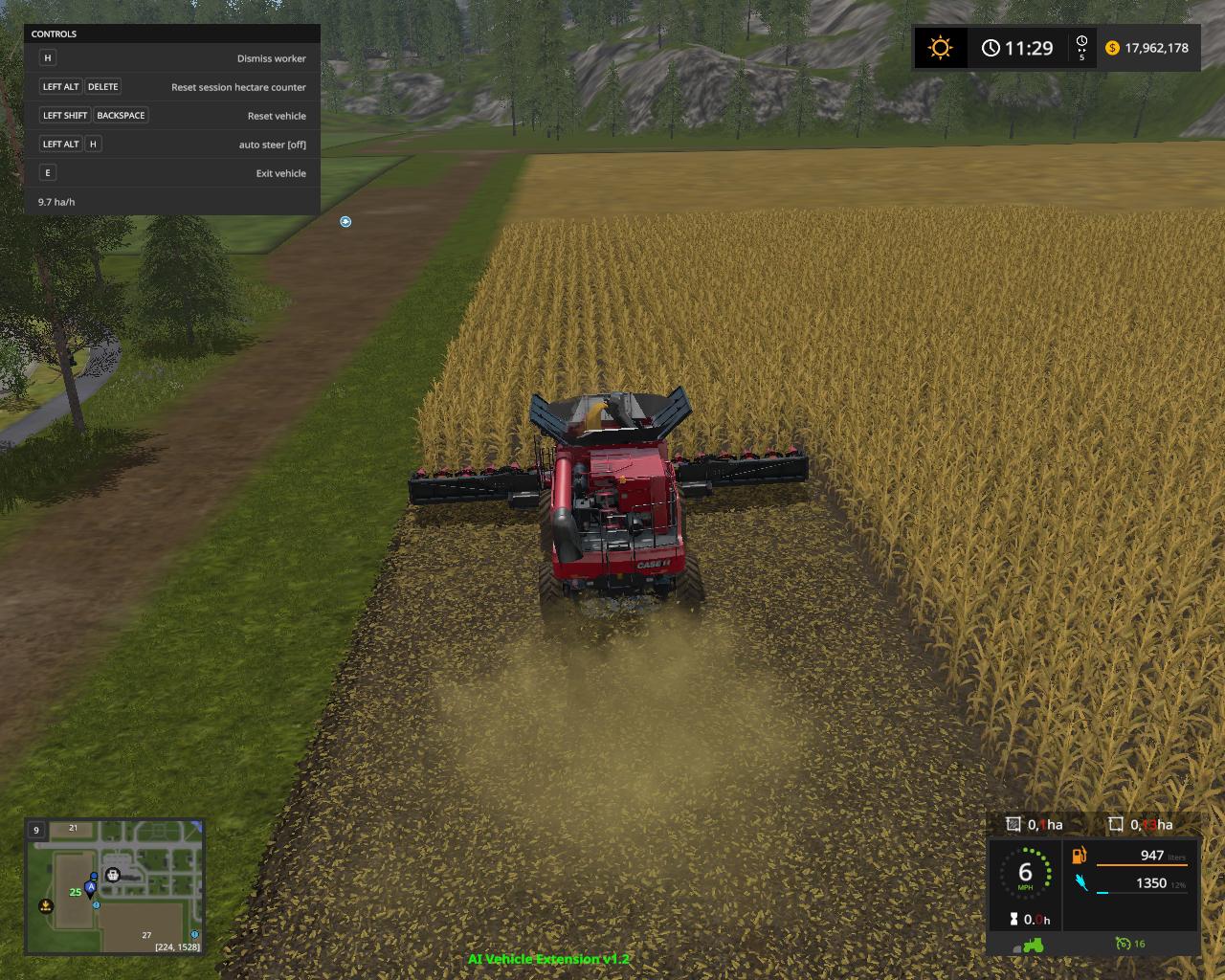Select the blue 'A' worker marker on the minimap
This screenshot has width=1225, height=980.
click(91, 888)
